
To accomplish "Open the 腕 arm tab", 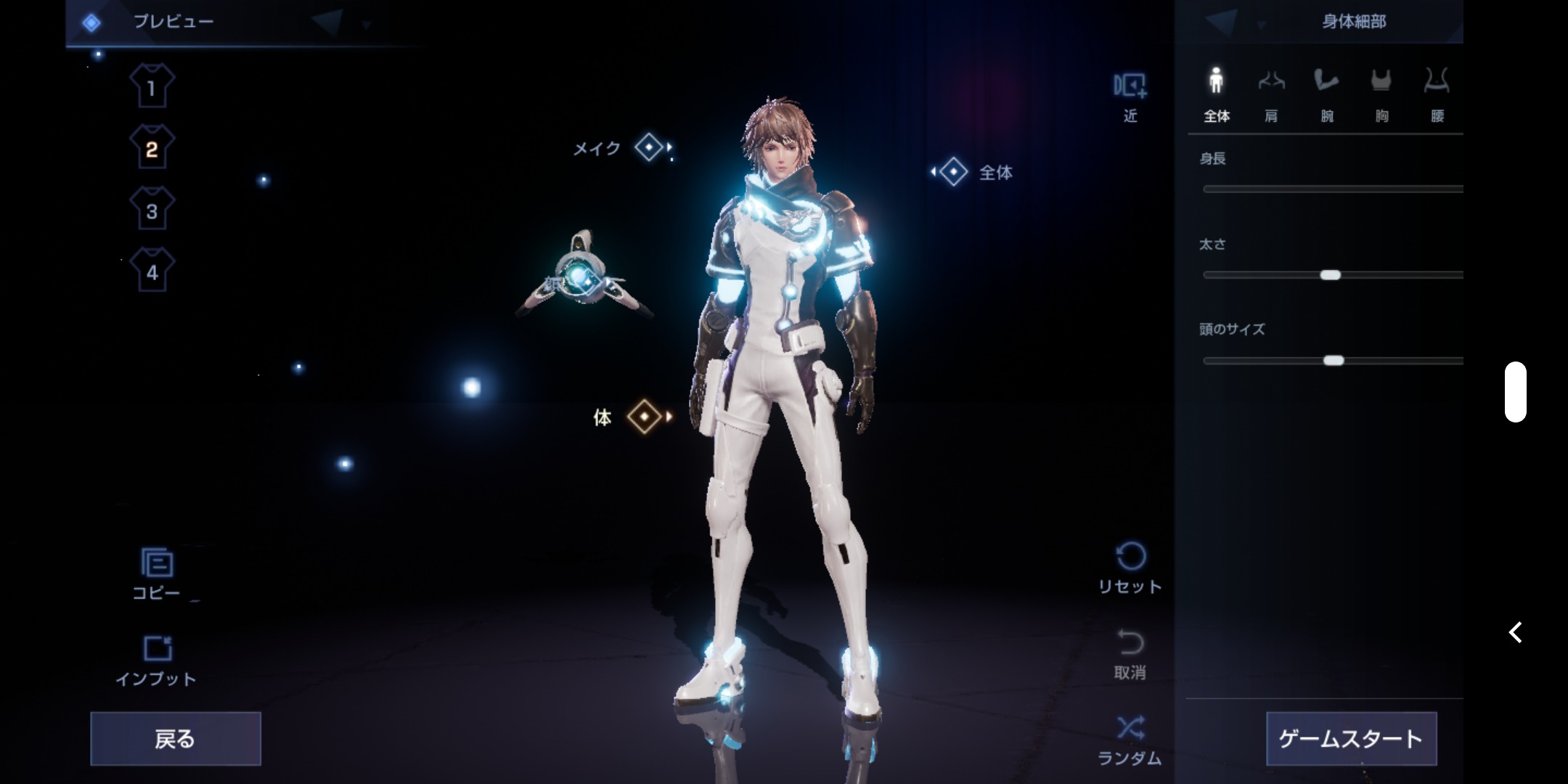I will 1326,94.
